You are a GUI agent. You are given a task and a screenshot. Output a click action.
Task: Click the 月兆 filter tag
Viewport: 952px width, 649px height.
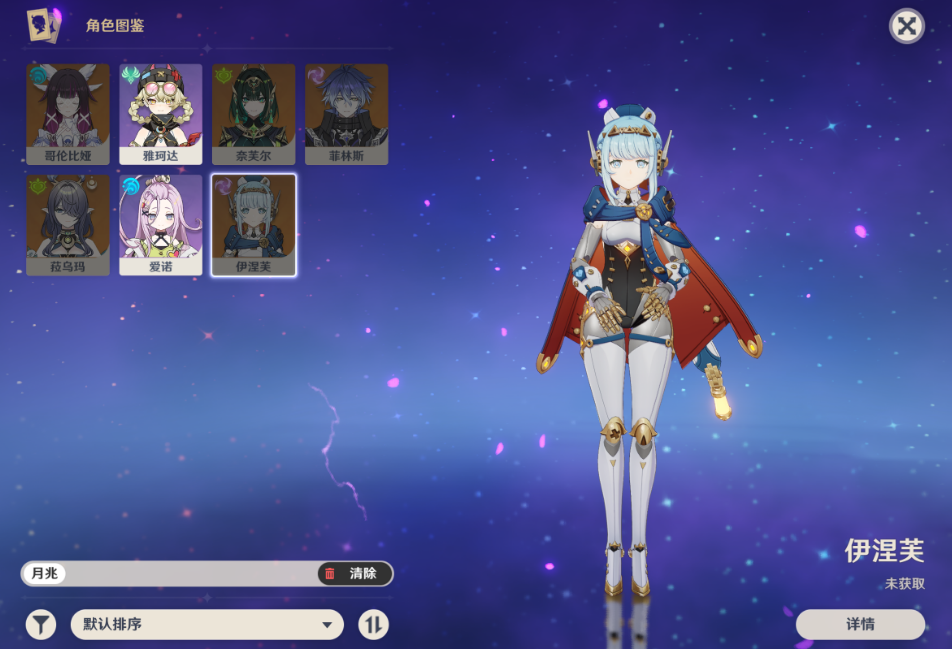pos(45,573)
